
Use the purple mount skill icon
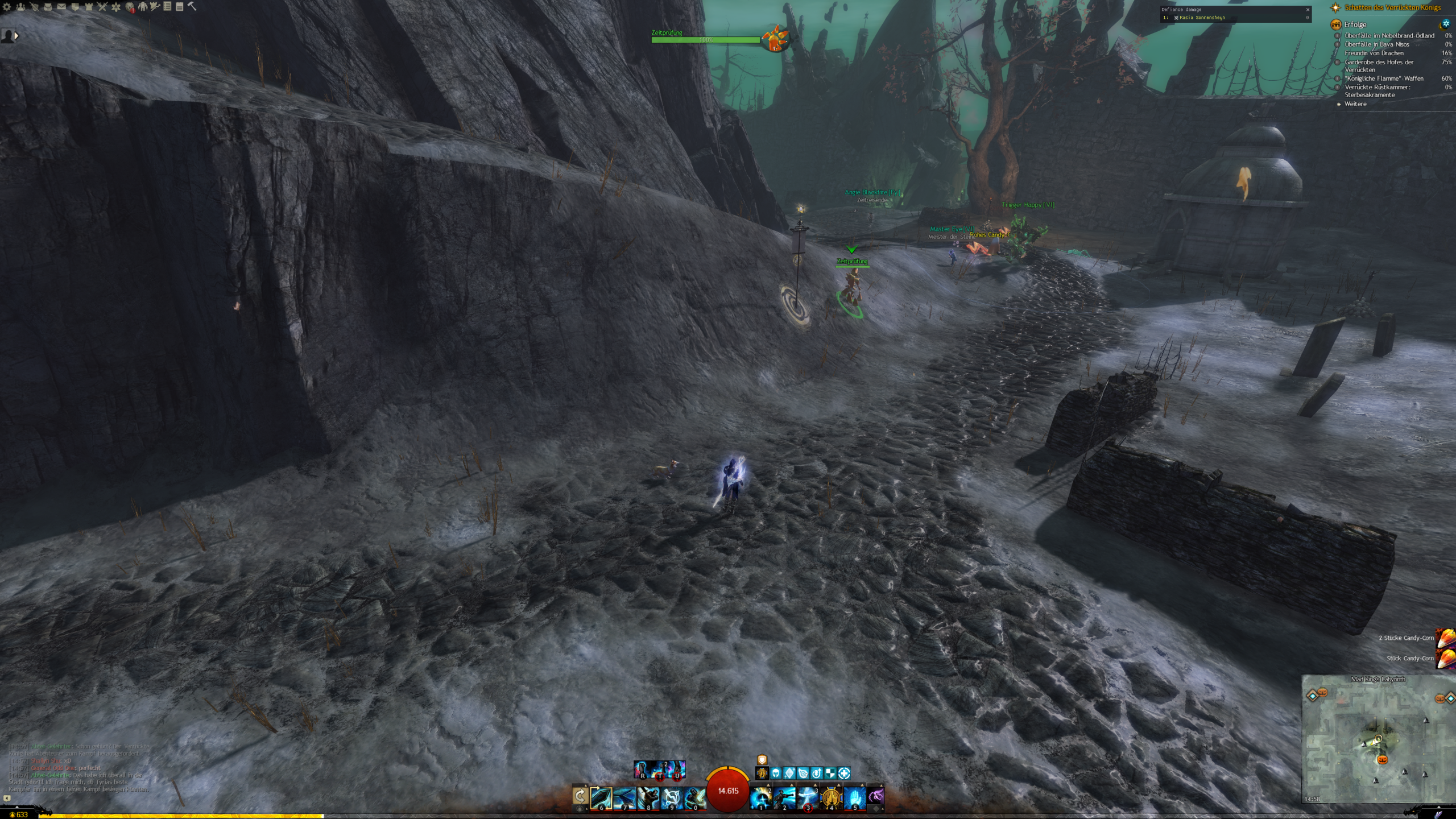pyautogui.click(x=876, y=795)
